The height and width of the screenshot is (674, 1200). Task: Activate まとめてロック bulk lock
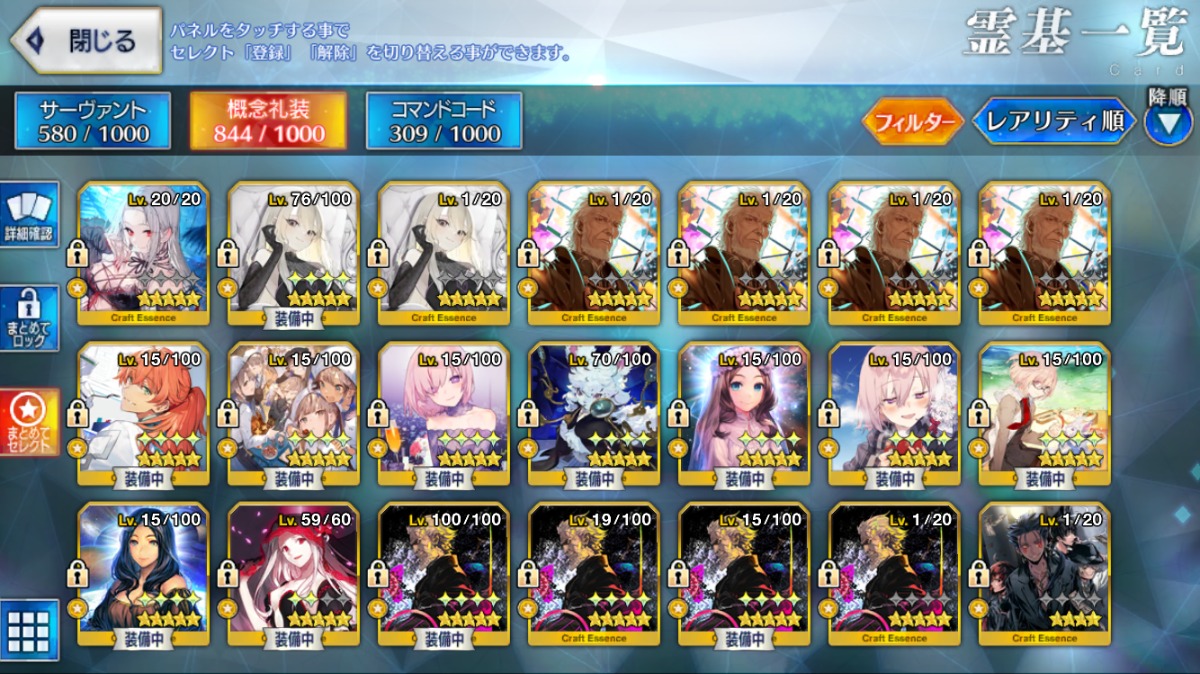coord(31,319)
